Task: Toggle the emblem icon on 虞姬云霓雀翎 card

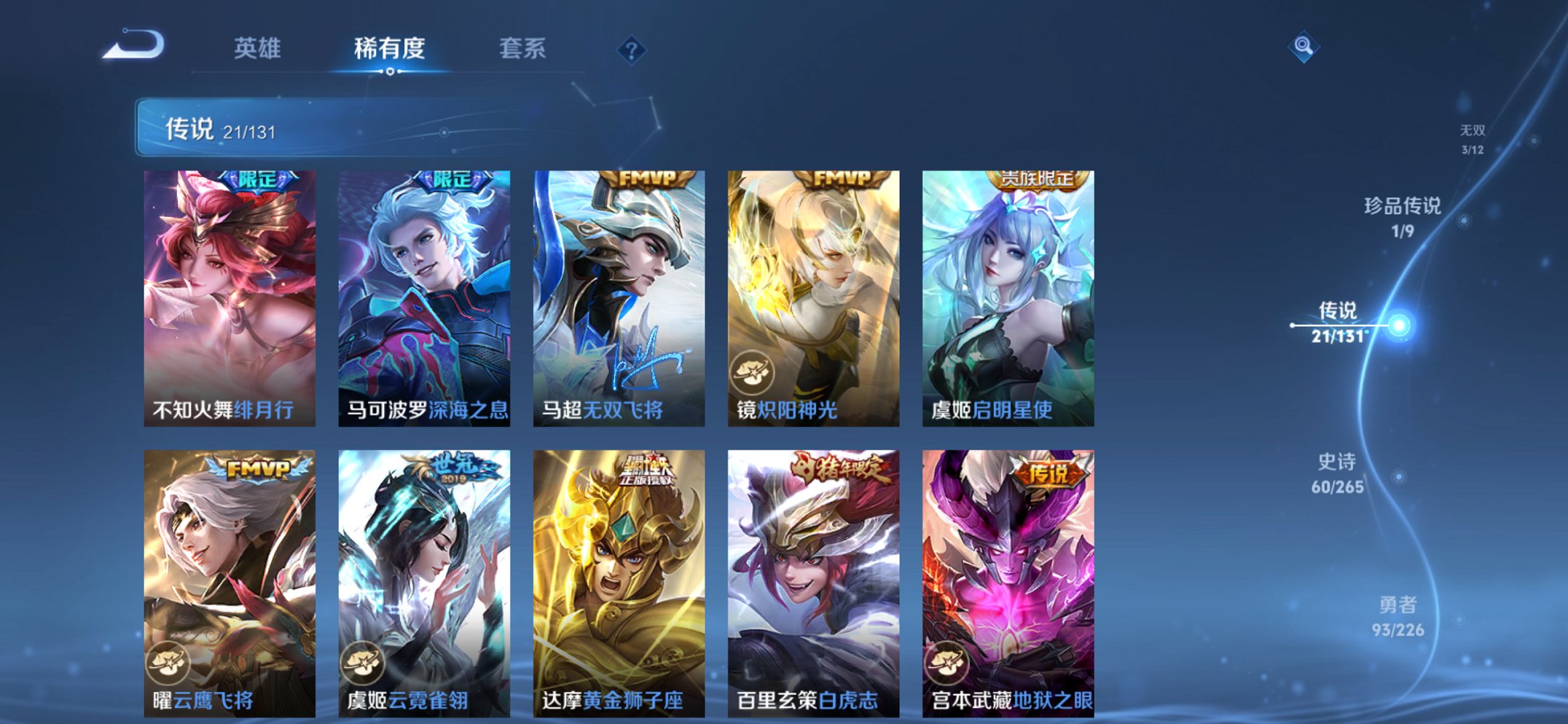Action: (x=365, y=661)
